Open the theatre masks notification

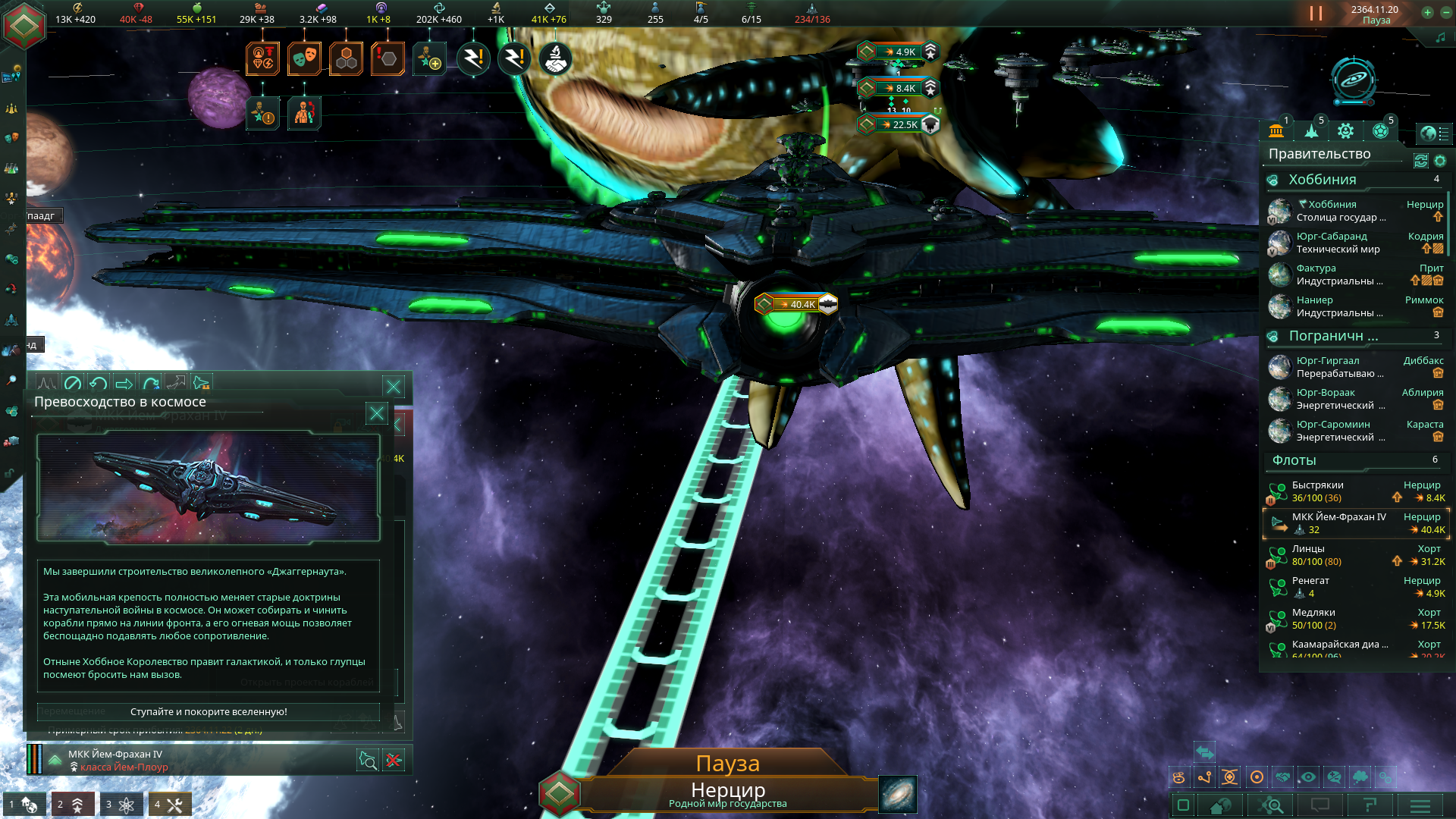click(304, 58)
